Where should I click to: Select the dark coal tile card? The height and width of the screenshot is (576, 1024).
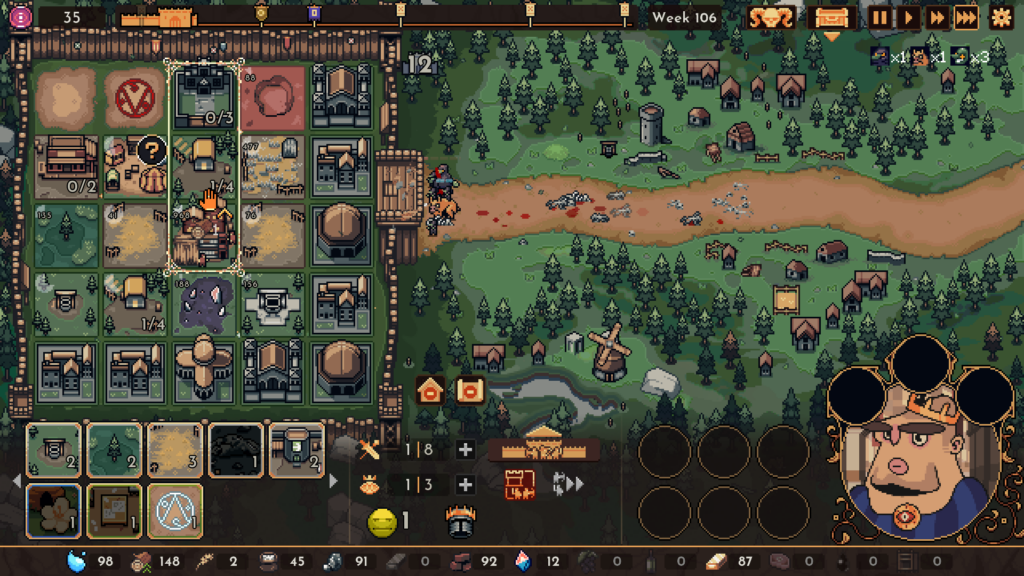point(236,449)
